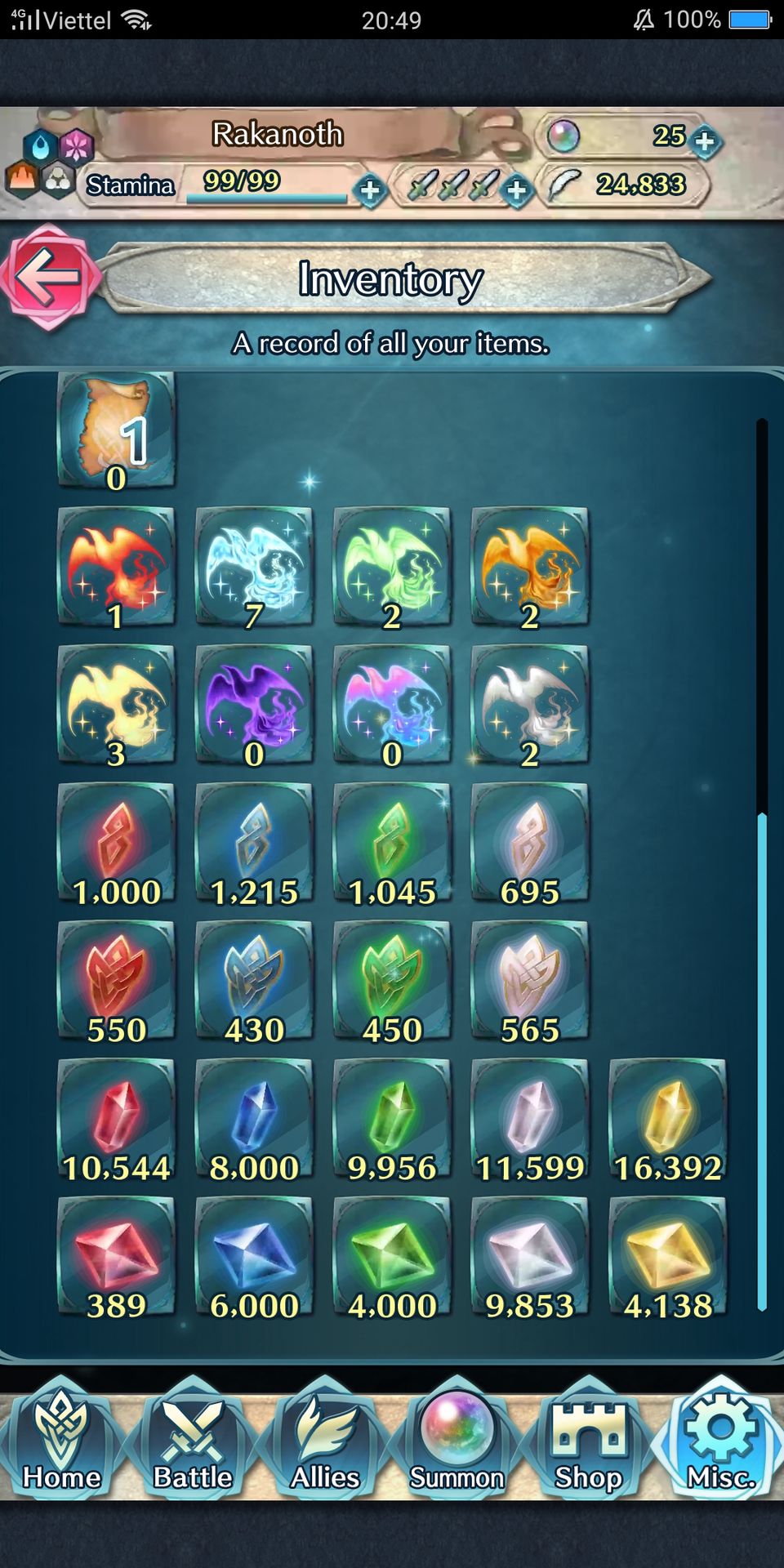
Task: Open the Allies tab
Action: 325,1440
